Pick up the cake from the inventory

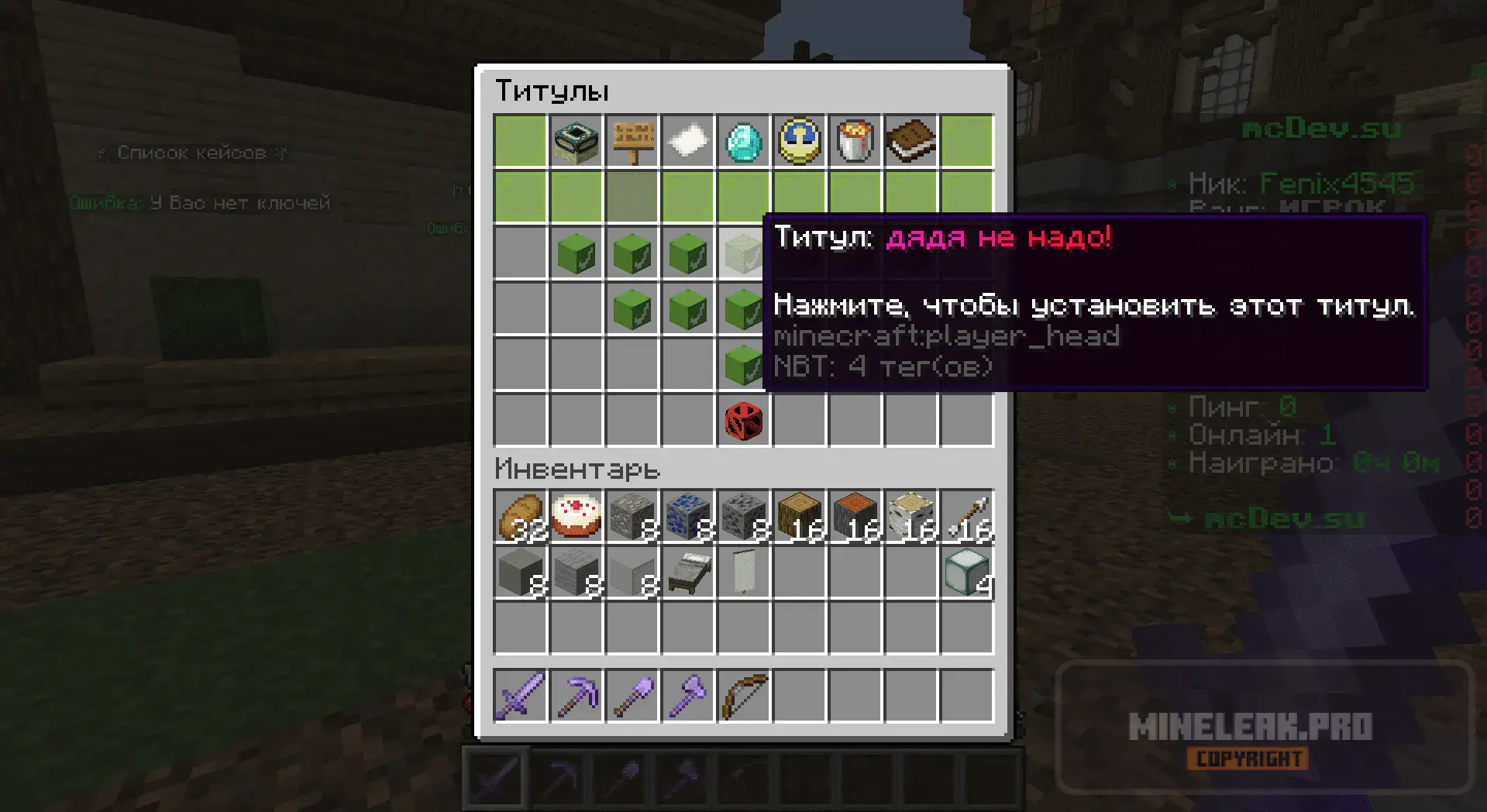577,517
